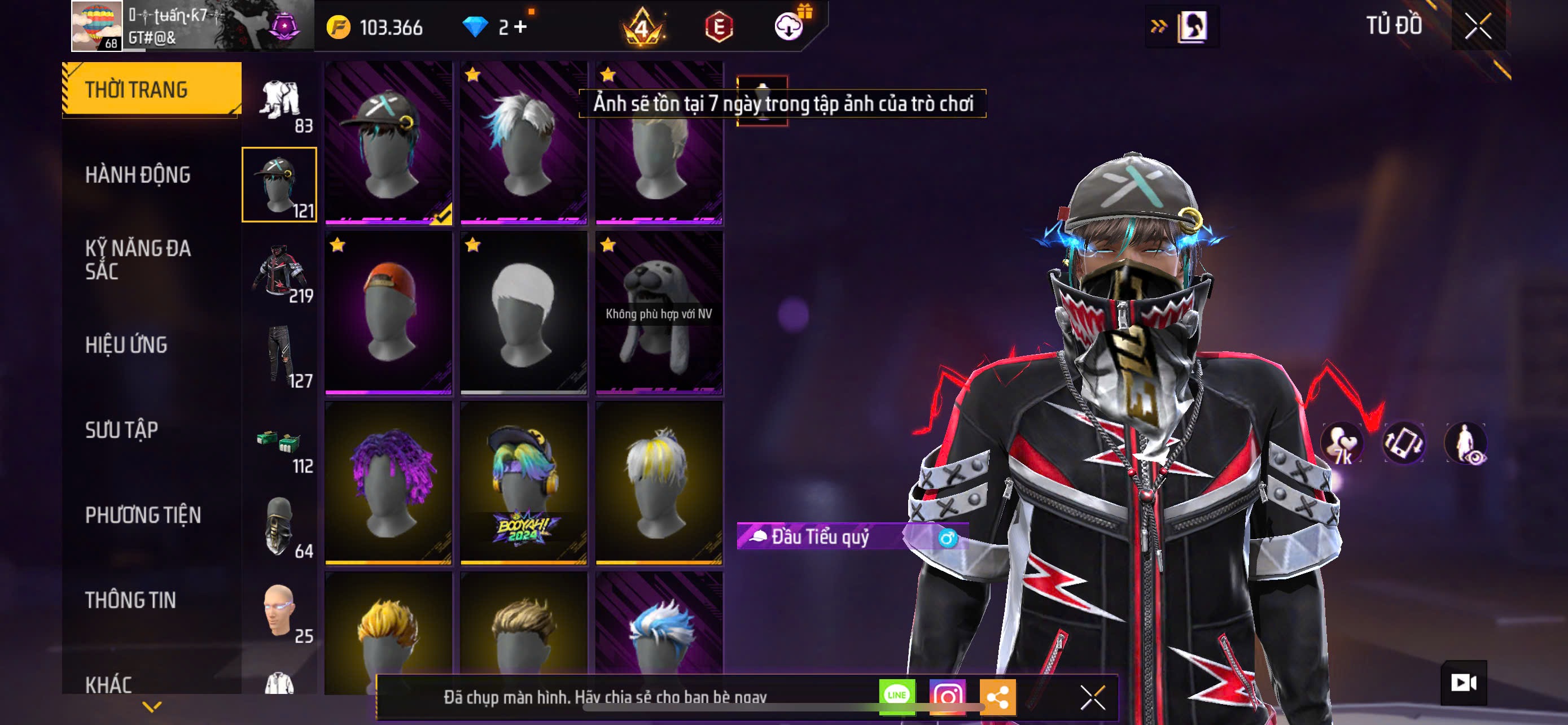This screenshot has width=1568, height=725.
Task: Select the KỸ NĂNG ĐA SẮC tab
Action: (x=138, y=259)
